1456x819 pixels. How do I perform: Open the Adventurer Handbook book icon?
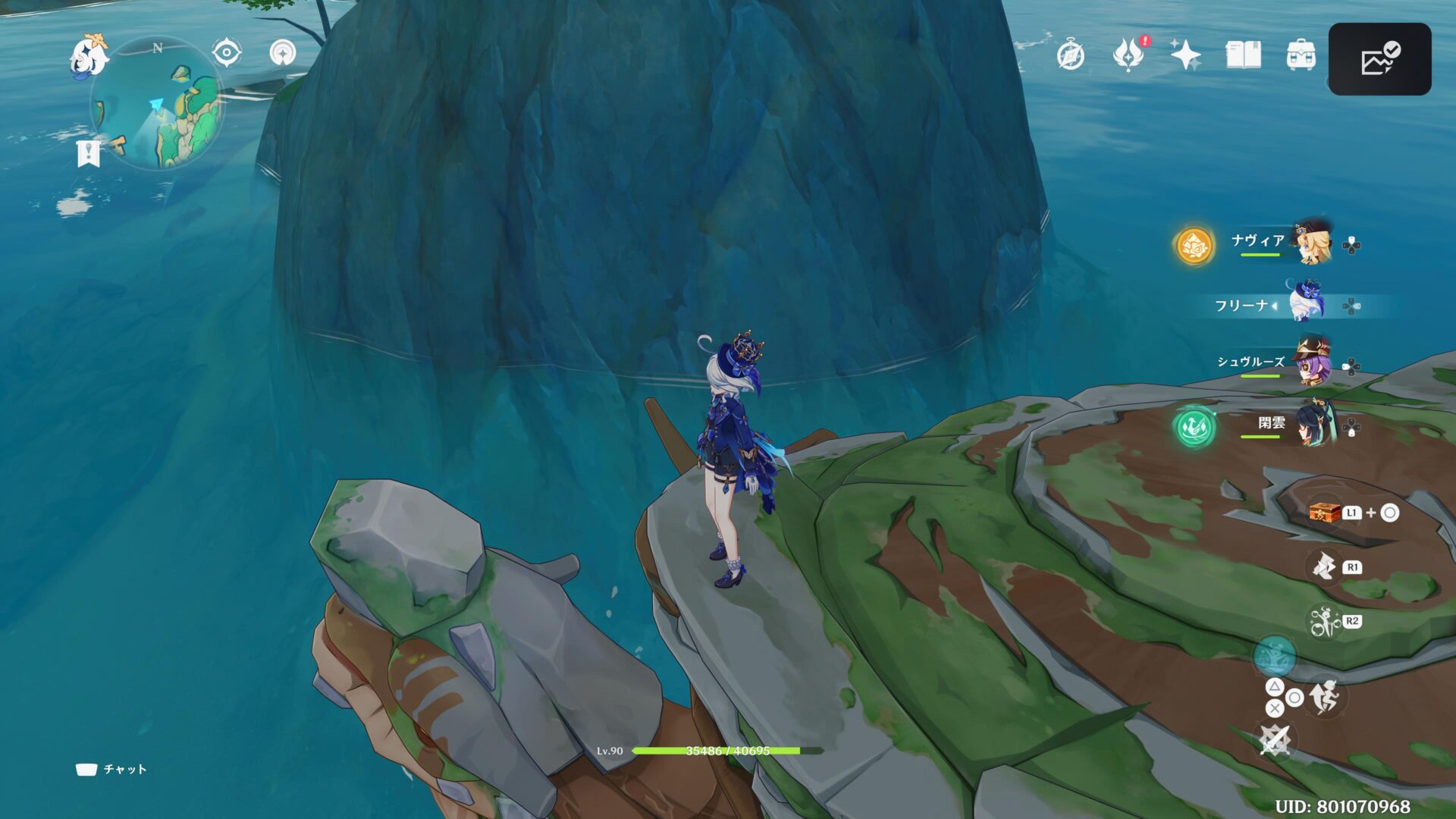[x=1243, y=55]
